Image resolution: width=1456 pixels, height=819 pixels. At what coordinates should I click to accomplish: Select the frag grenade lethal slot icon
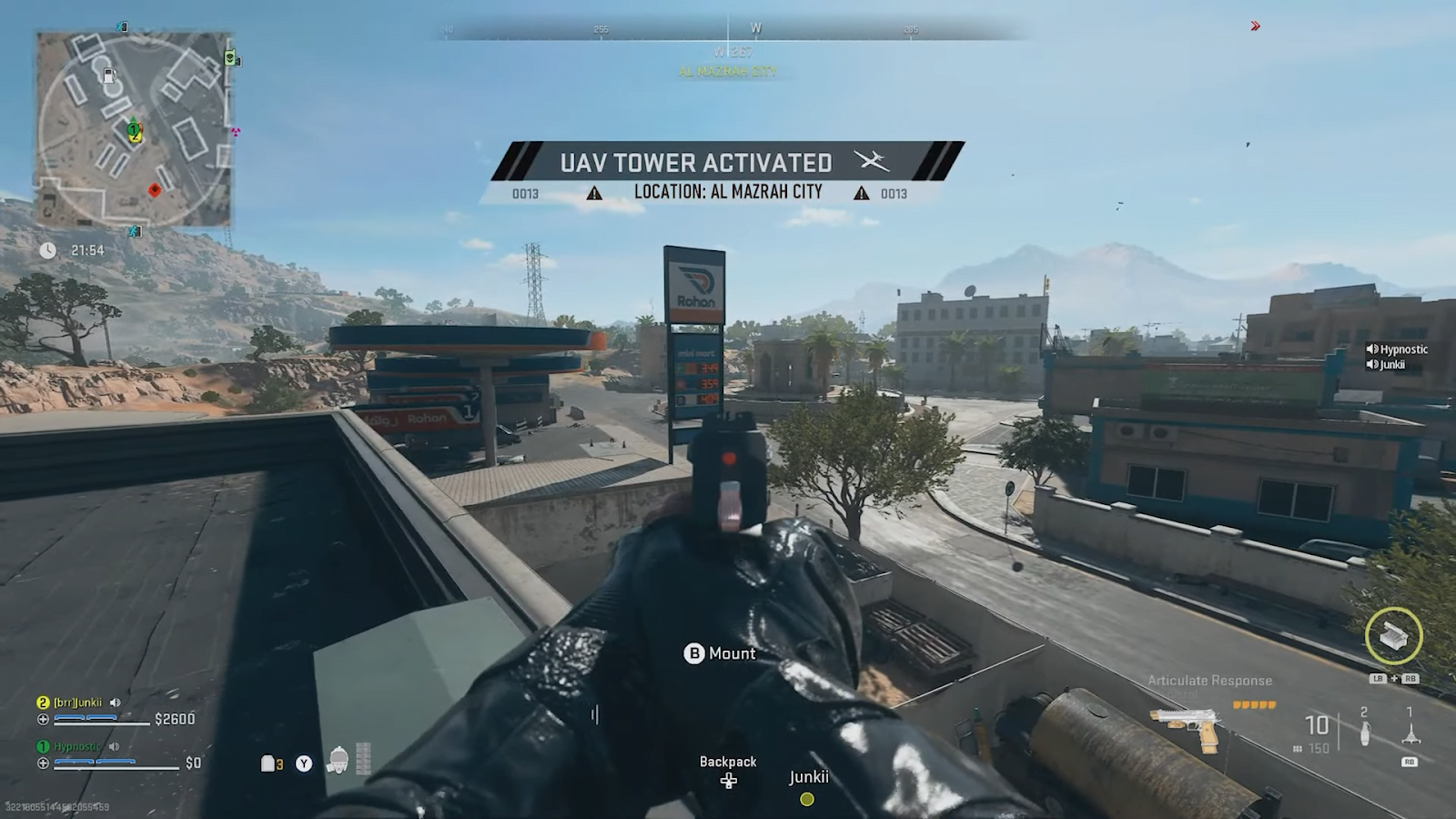[1364, 733]
